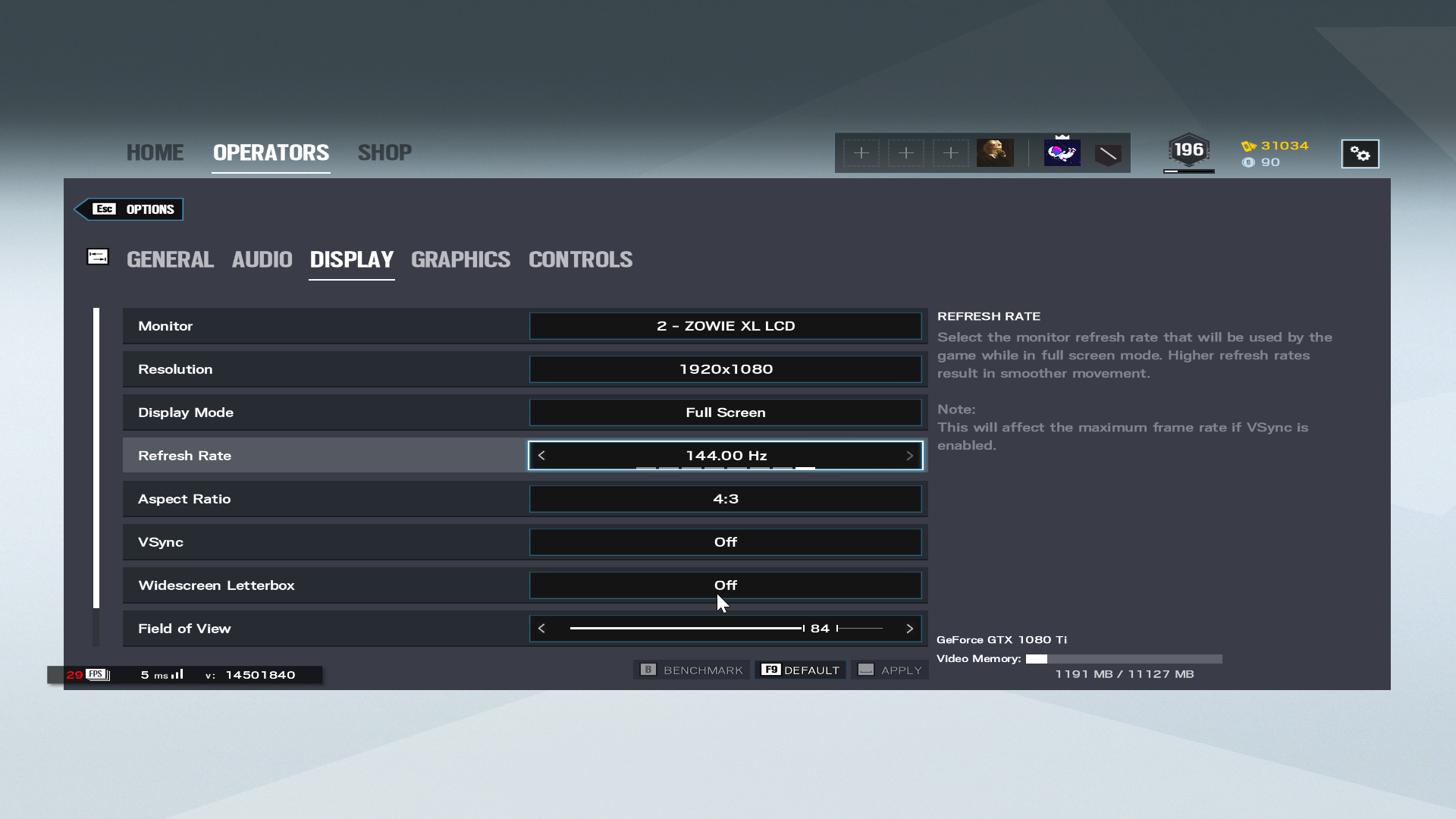Open the AUDIO settings tab
This screenshot has width=1456, height=819.
pos(262,259)
